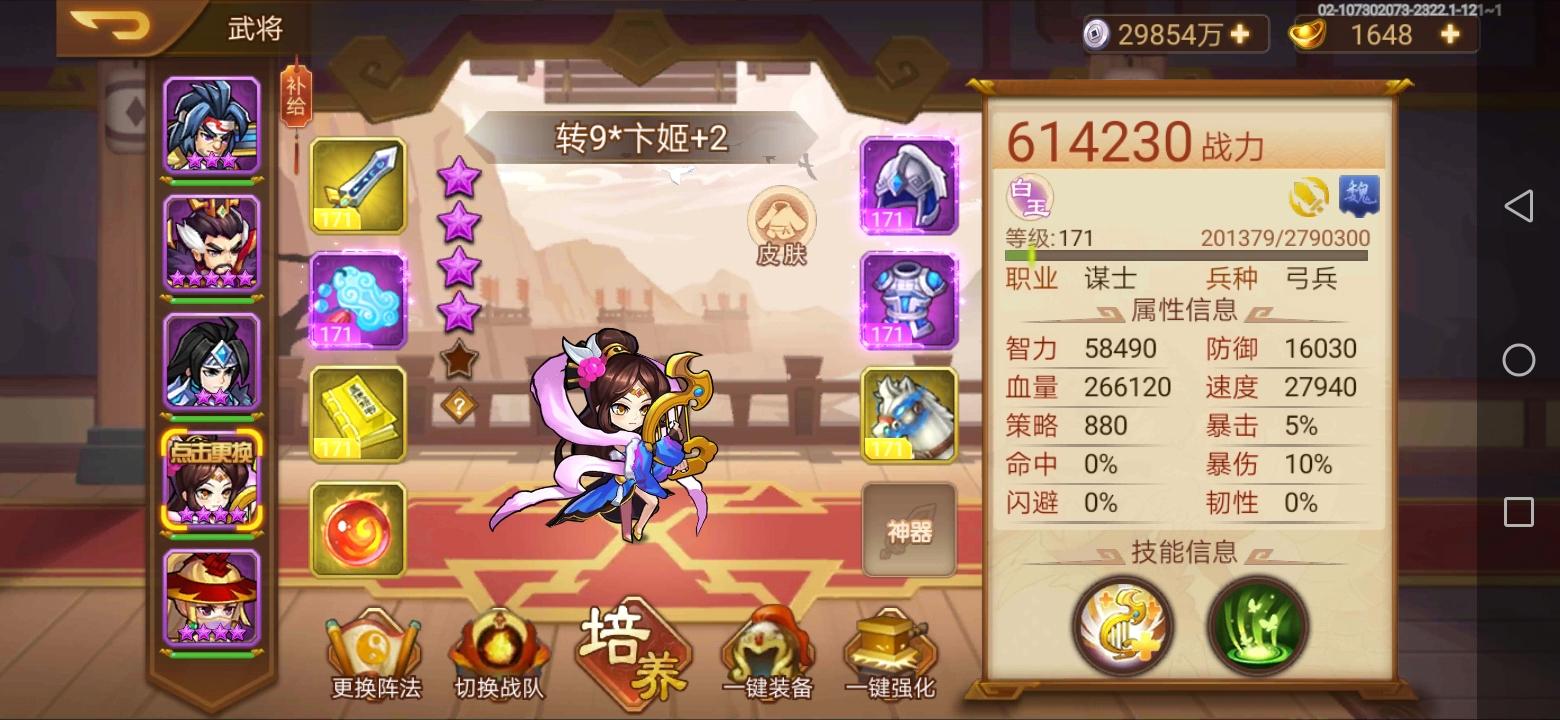Screen dimensions: 1560x720
Task: View the green leaves skill icon
Action: pyautogui.click(x=1257, y=625)
